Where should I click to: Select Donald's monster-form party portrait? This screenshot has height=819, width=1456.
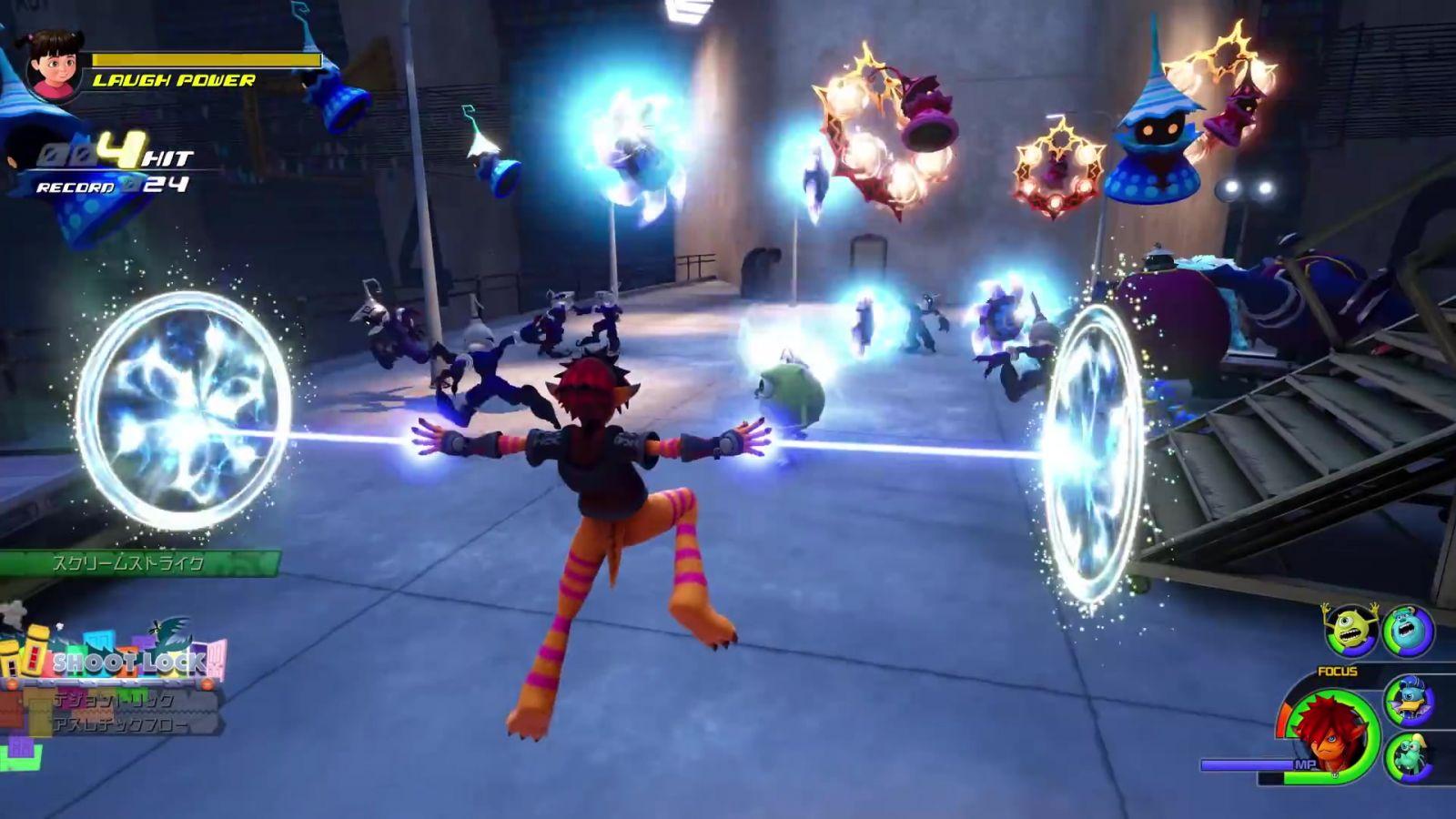(x=1409, y=702)
